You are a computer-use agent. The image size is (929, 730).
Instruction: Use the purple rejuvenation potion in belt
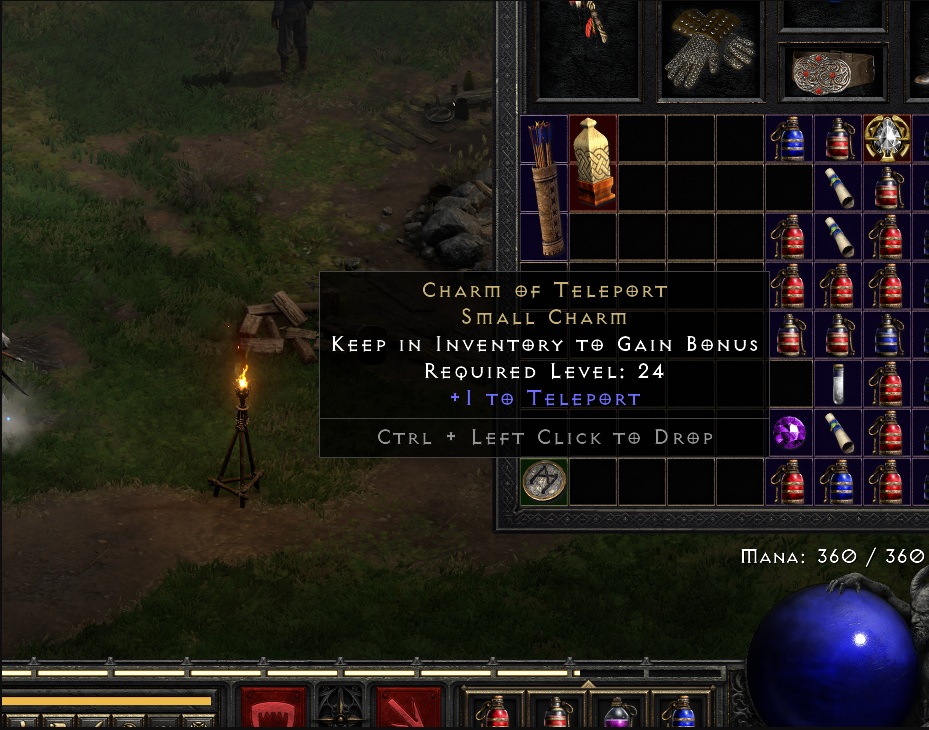tap(619, 712)
